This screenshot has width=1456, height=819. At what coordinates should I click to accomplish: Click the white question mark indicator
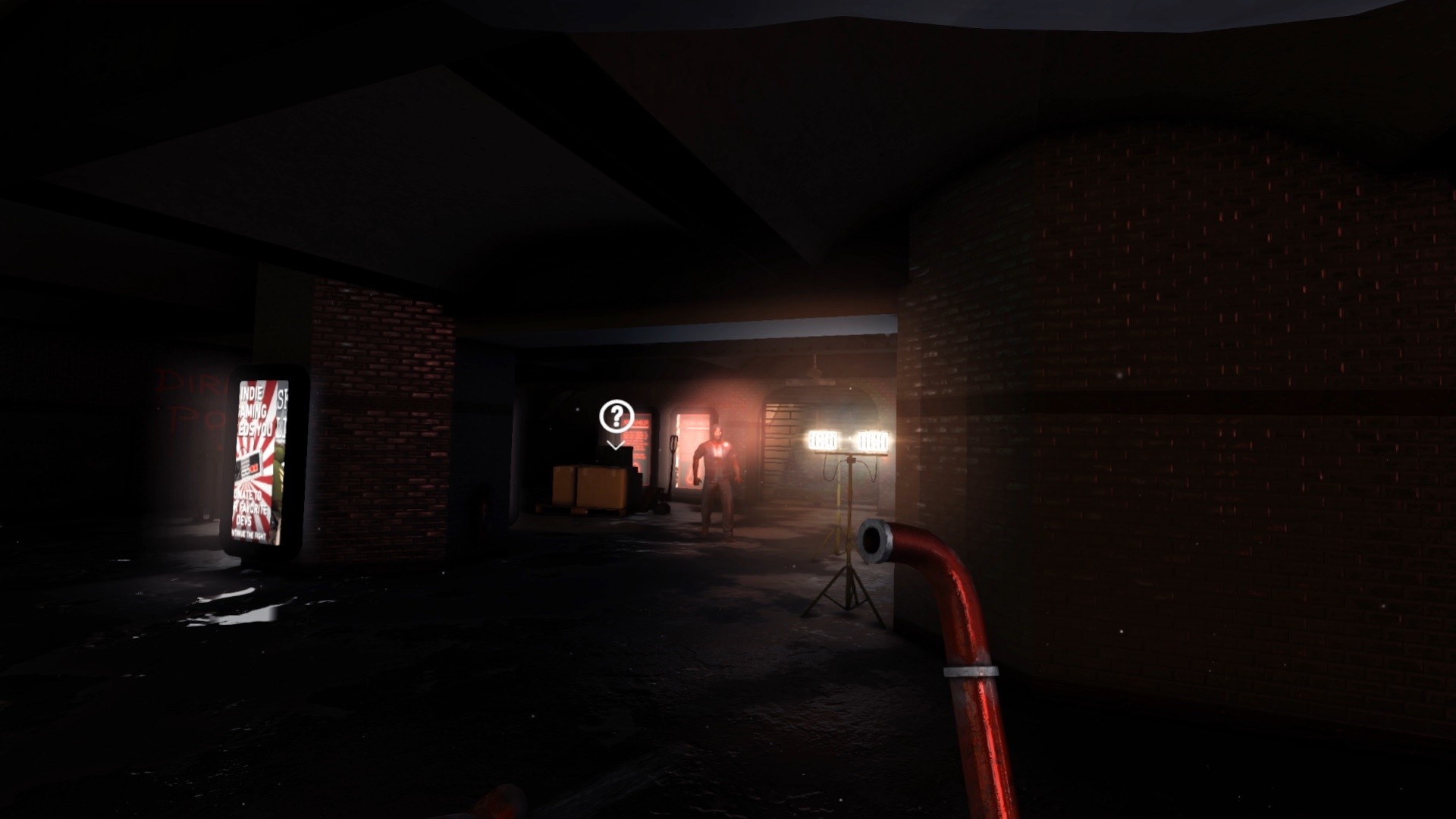pos(616,415)
